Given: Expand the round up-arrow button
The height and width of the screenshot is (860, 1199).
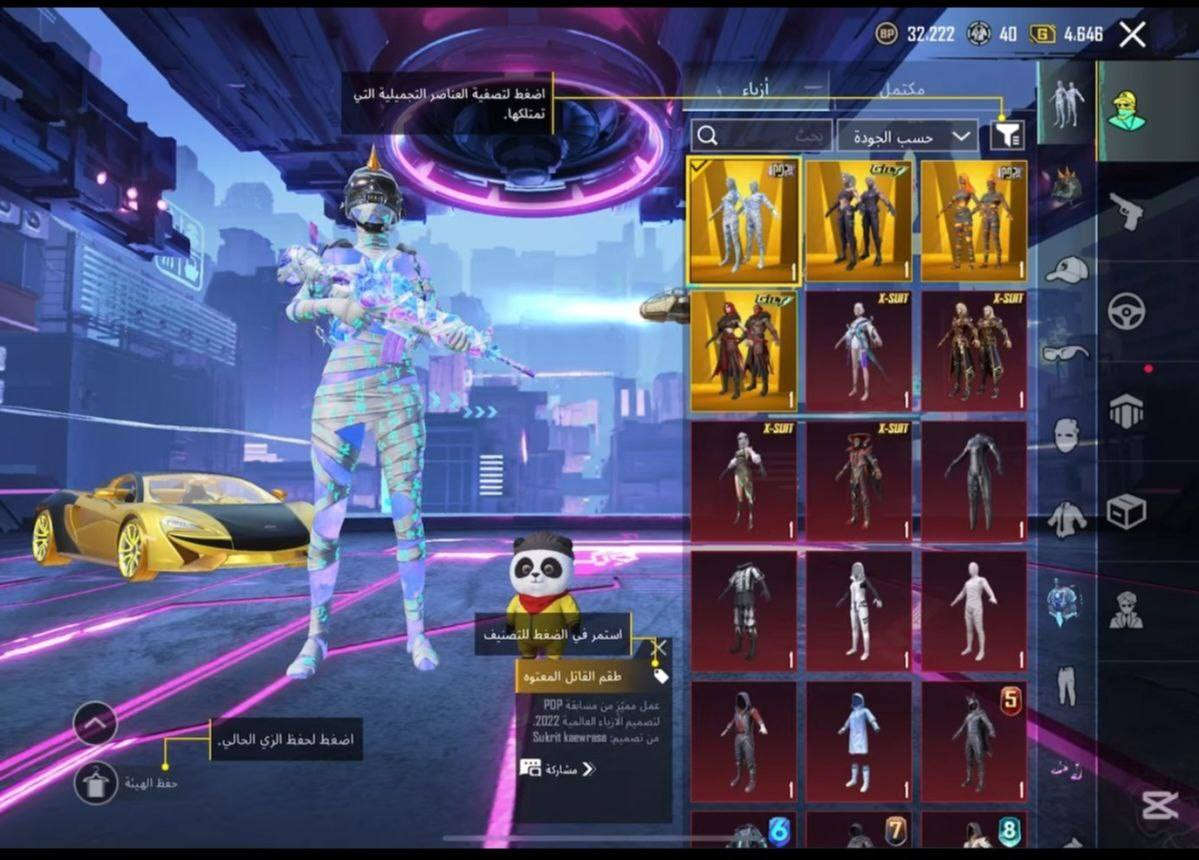Looking at the screenshot, I should 95,723.
